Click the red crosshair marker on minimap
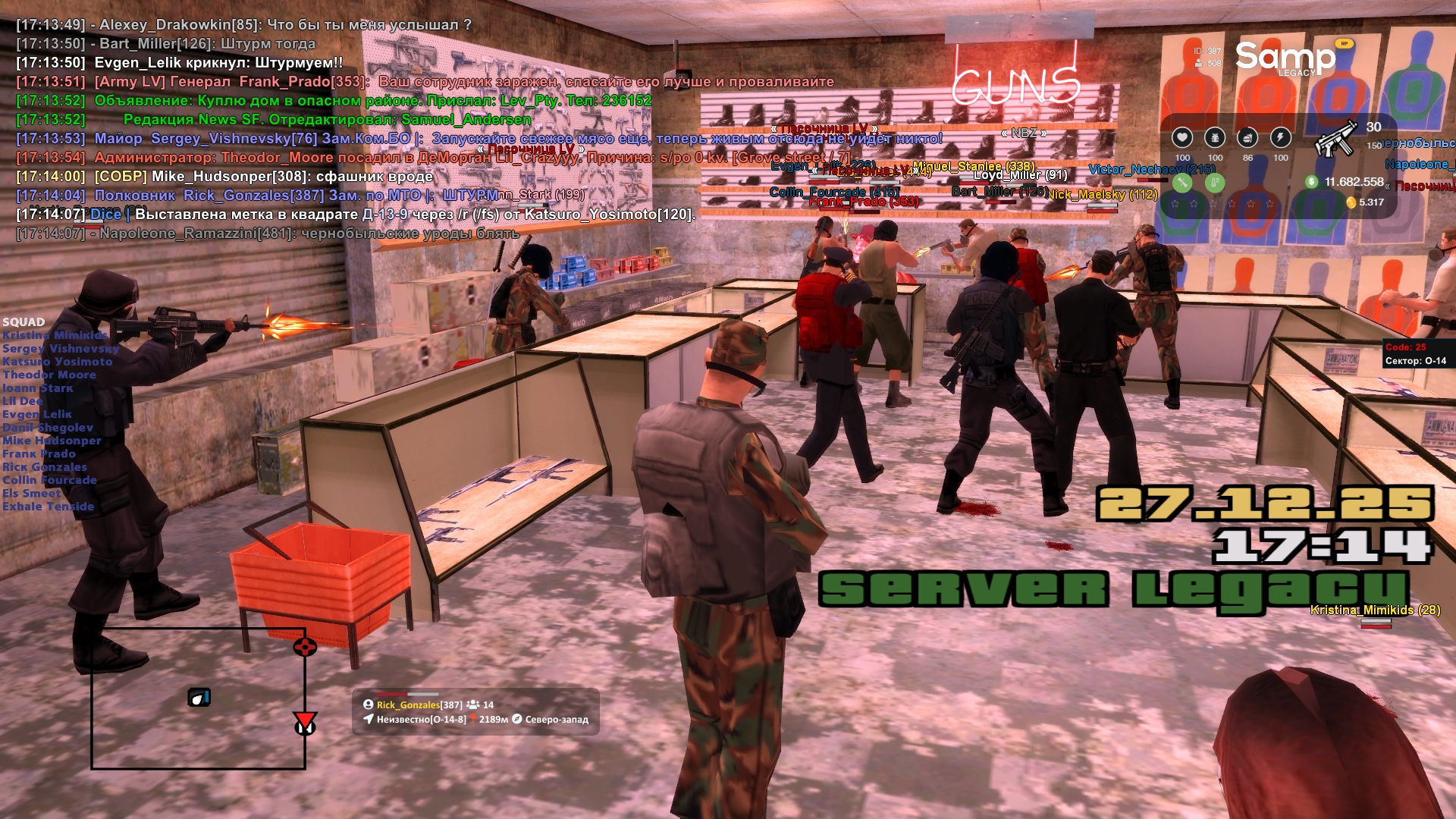The width and height of the screenshot is (1456, 819). [x=305, y=647]
